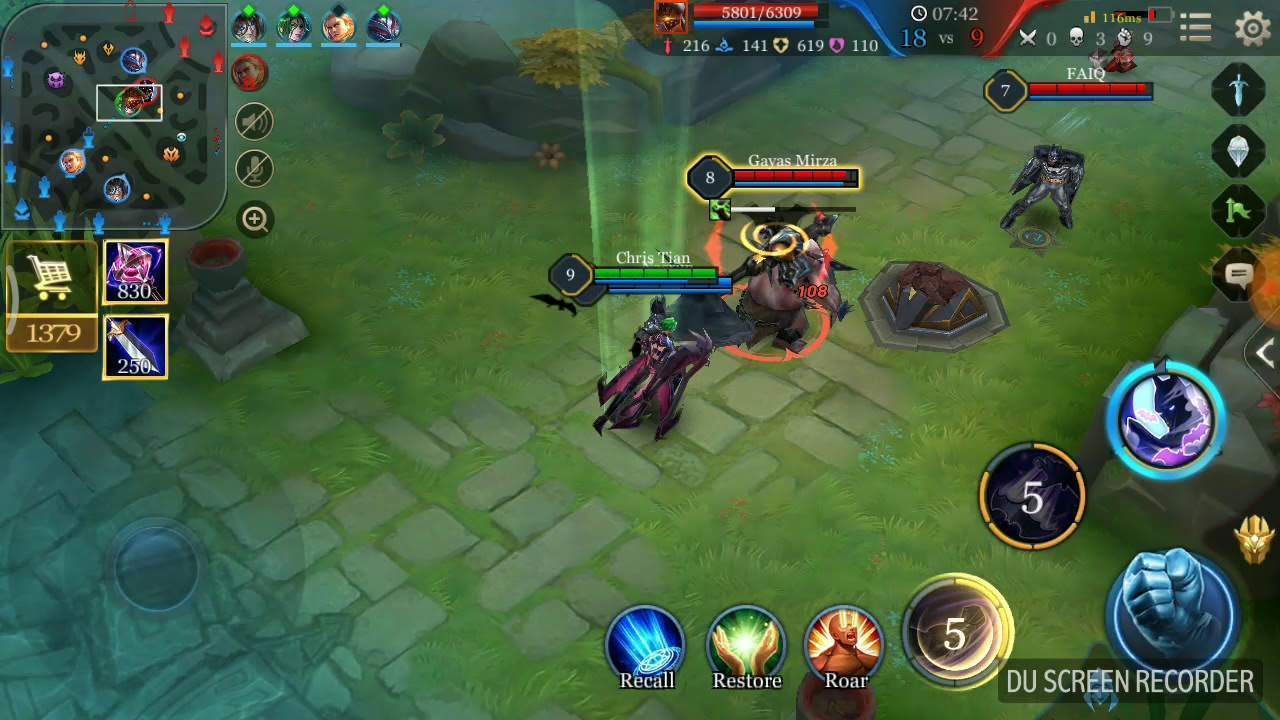
Task: Toggle the muted microphone icon
Action: tap(255, 169)
